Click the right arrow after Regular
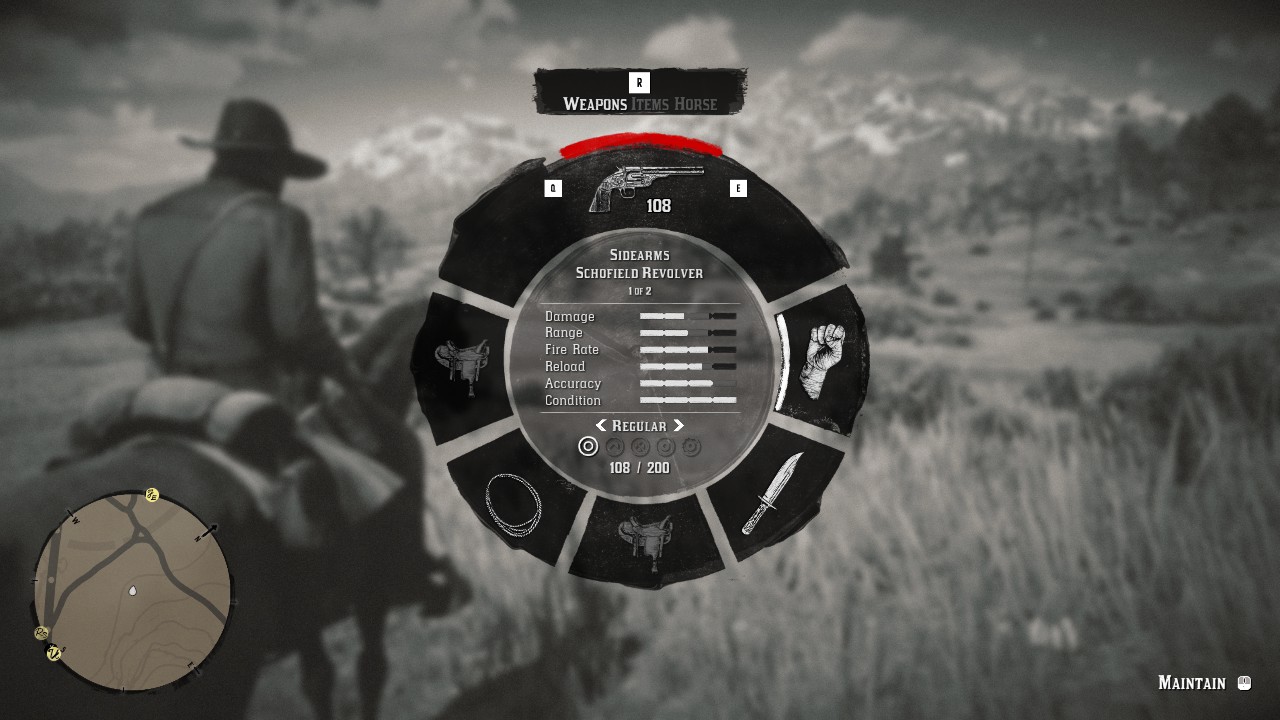Image resolution: width=1280 pixels, height=720 pixels. tap(679, 426)
